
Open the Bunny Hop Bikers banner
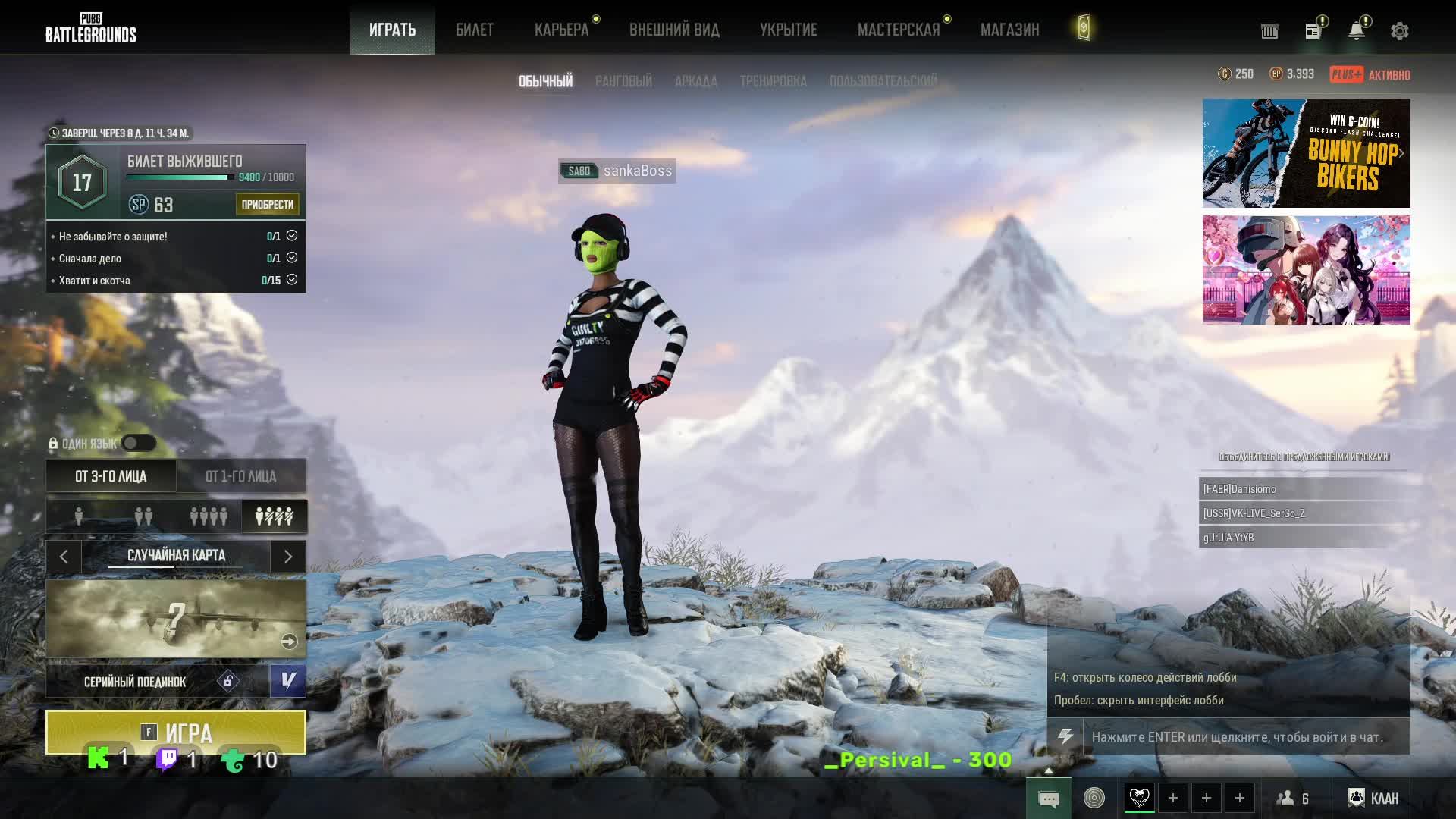click(1306, 153)
